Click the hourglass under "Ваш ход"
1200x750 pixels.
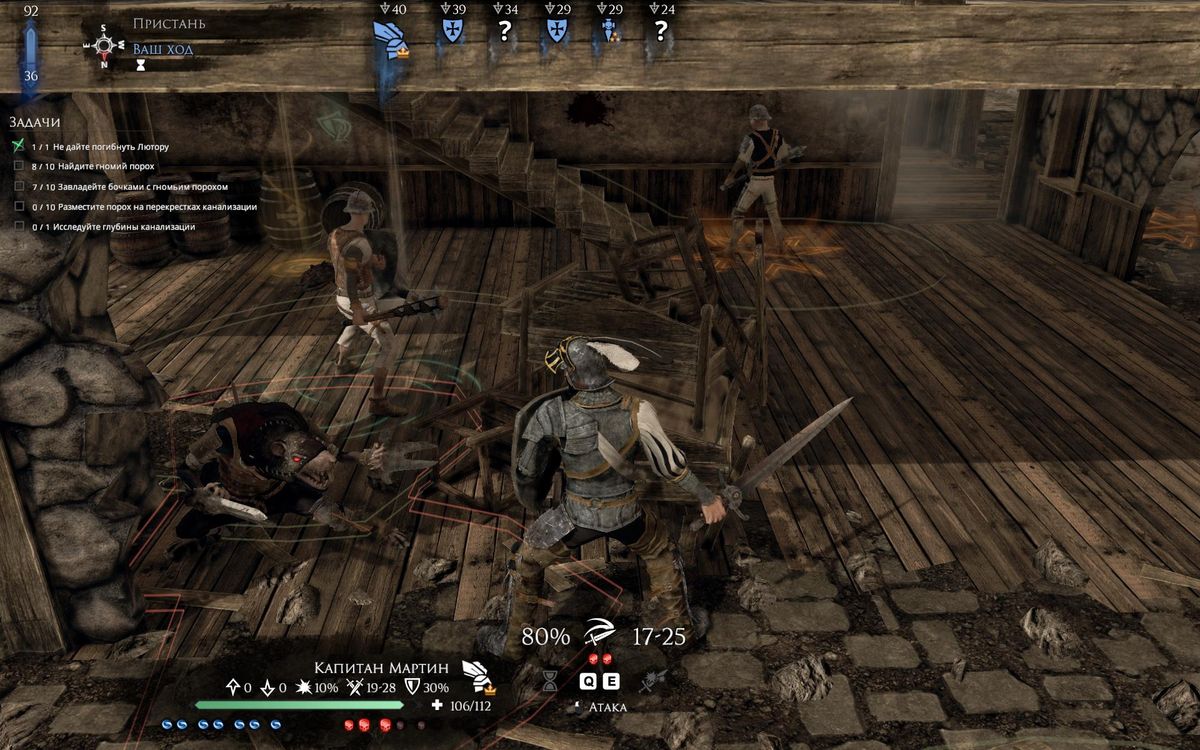[142, 65]
